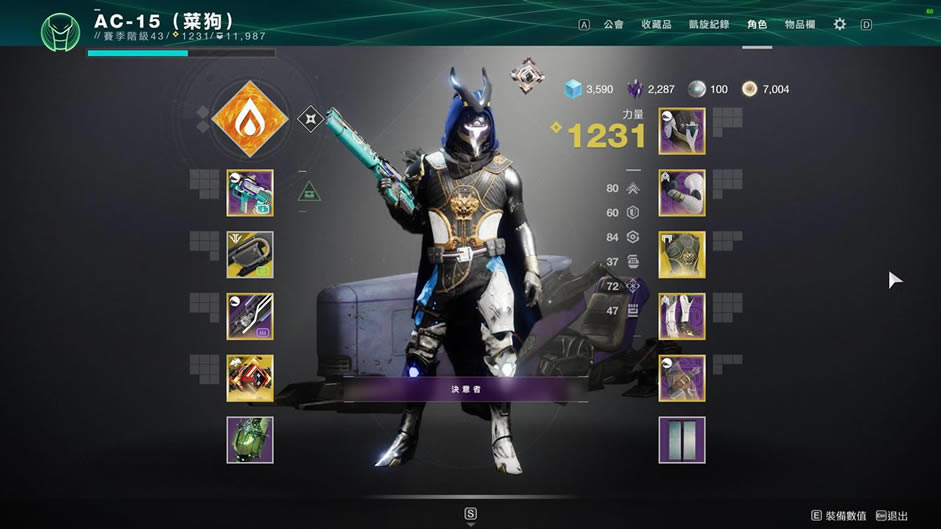Open the 公會 (Clan) tab
This screenshot has width=941, height=529.
click(x=613, y=24)
